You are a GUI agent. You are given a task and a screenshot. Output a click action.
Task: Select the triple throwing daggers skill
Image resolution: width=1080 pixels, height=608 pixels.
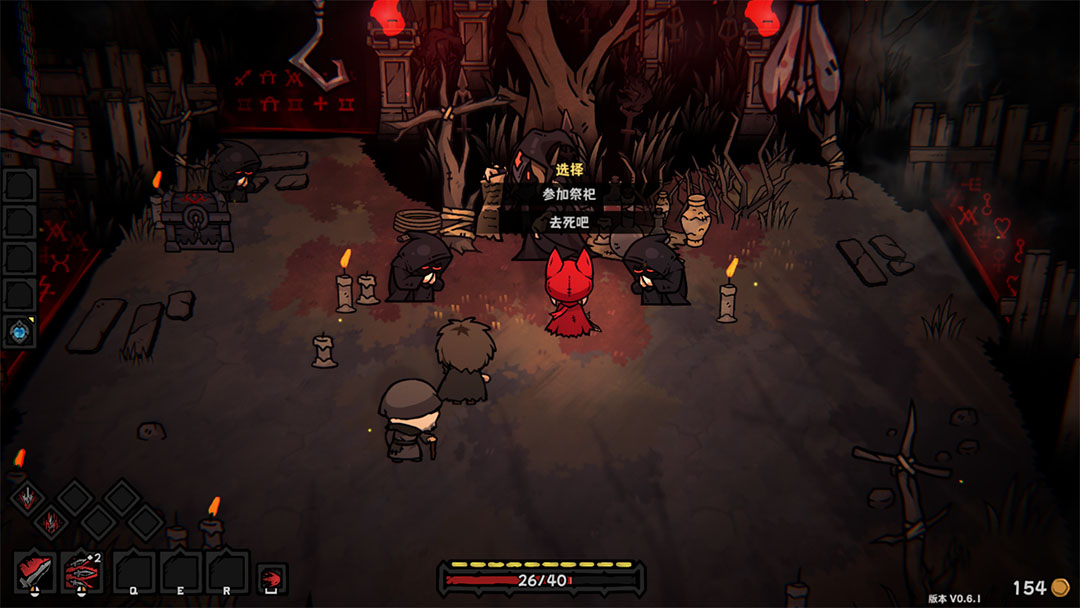tap(82, 573)
